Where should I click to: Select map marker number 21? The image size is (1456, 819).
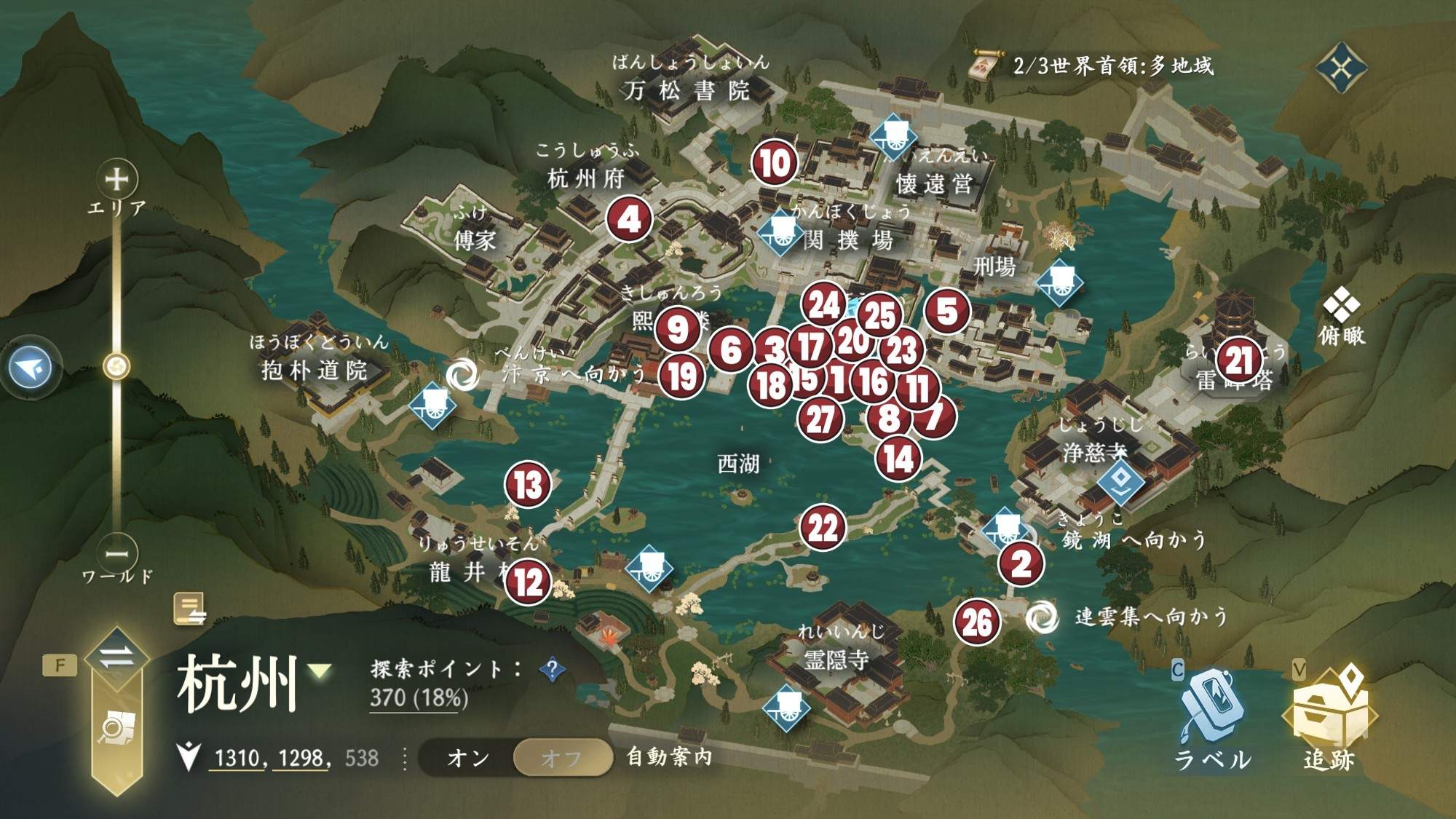1239,360
